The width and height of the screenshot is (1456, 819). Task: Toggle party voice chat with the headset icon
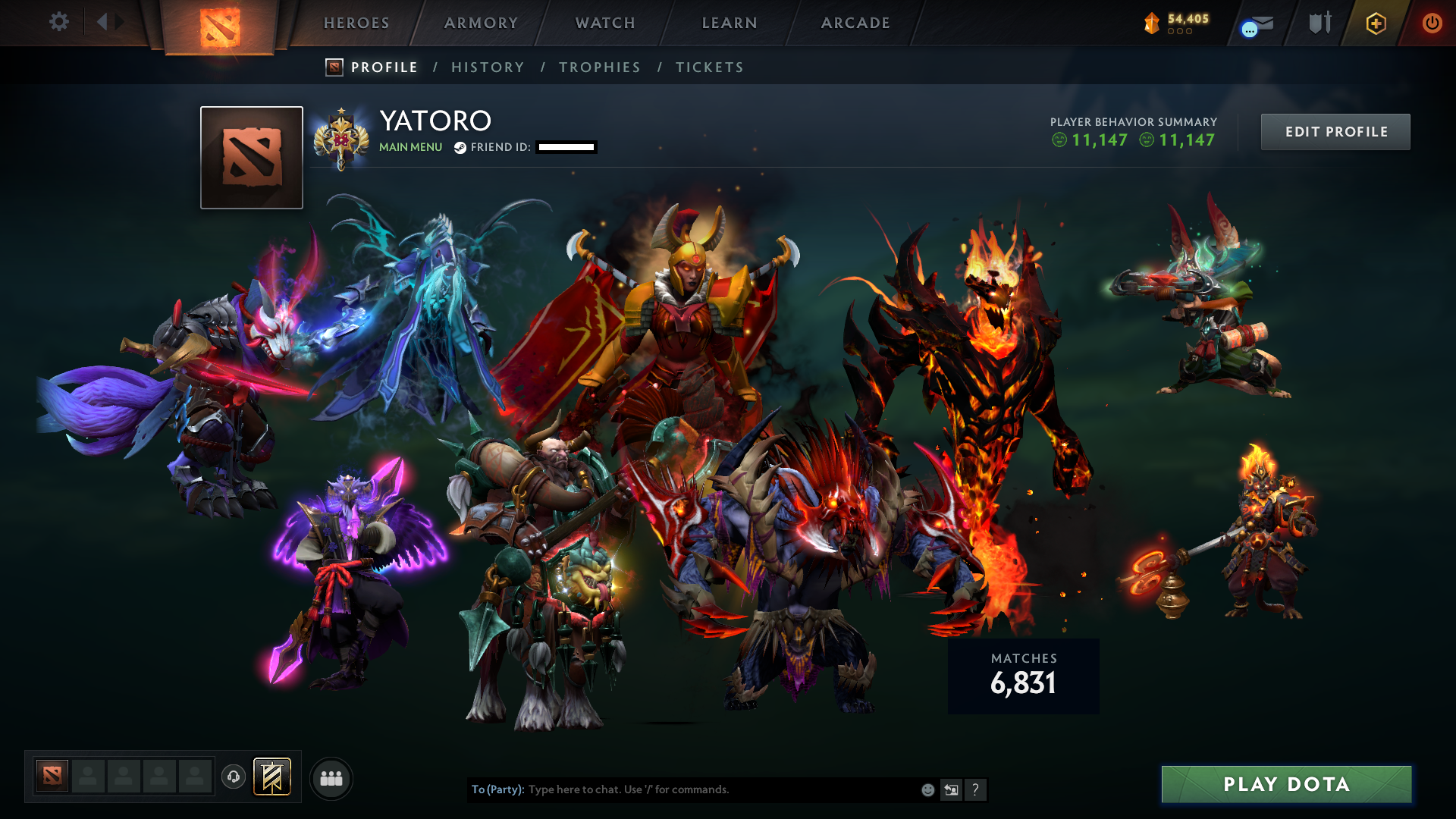(233, 777)
